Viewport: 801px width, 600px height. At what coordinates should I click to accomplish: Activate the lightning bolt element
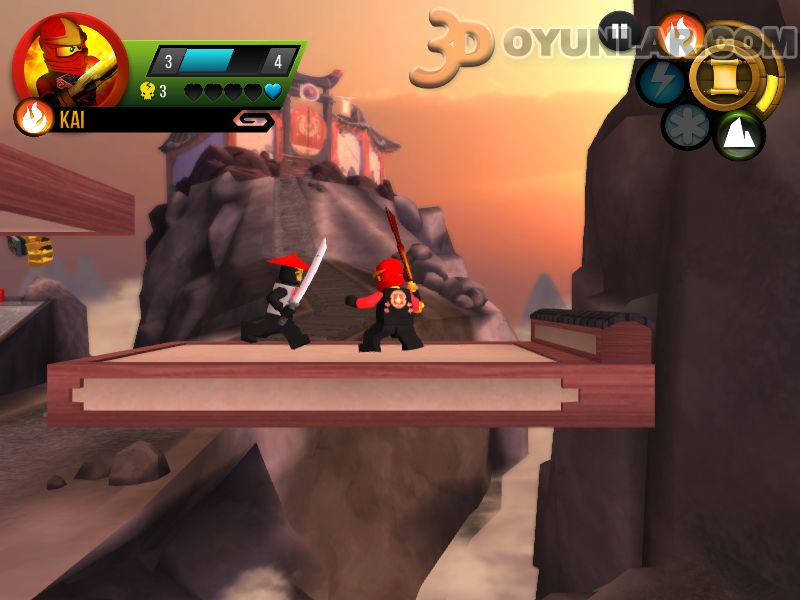(x=661, y=82)
